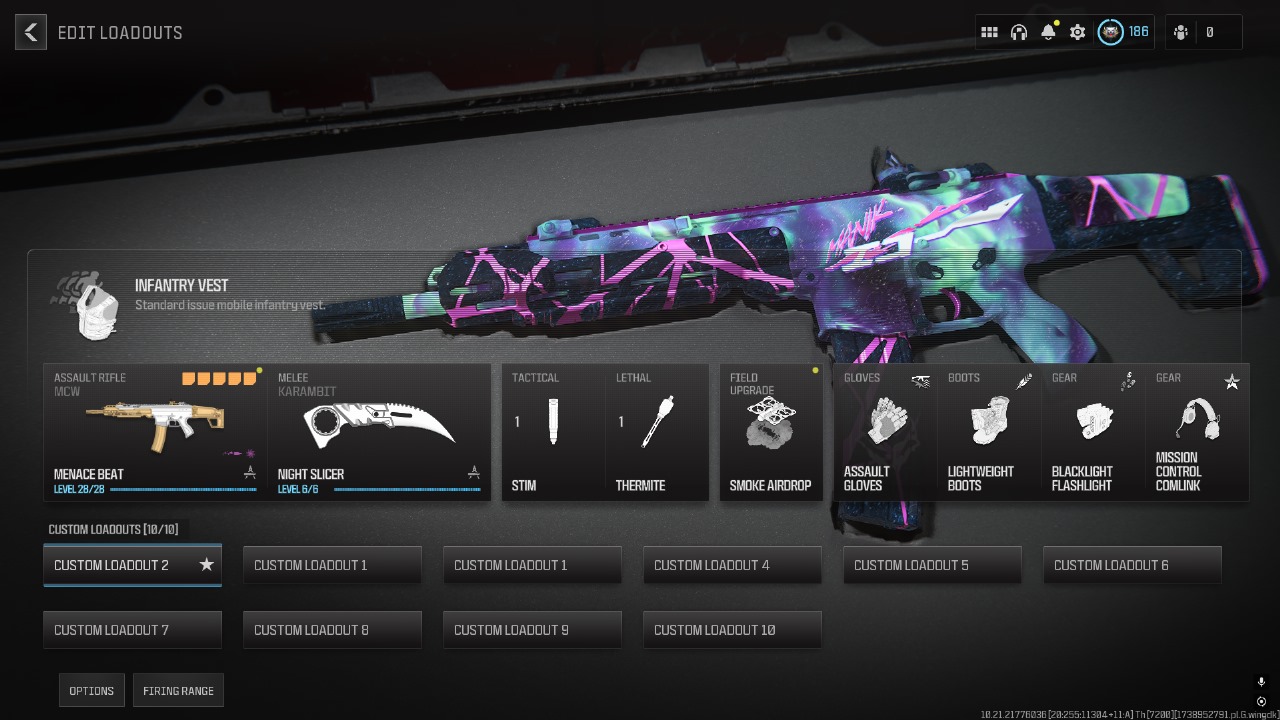1280x720 pixels.
Task: Open the headset audio channels icon
Action: (x=1019, y=32)
